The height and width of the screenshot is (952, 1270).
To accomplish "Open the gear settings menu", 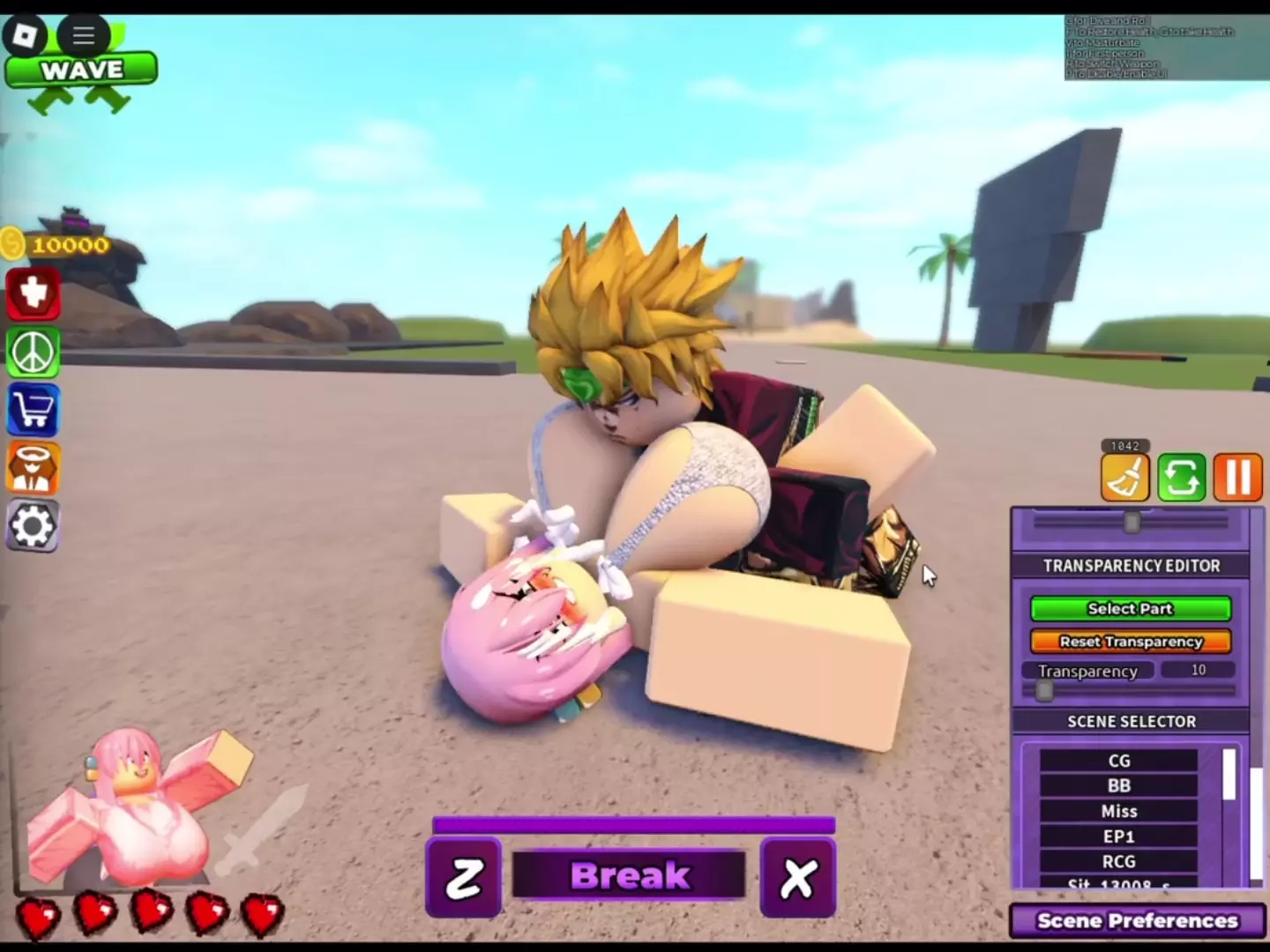I will click(34, 526).
